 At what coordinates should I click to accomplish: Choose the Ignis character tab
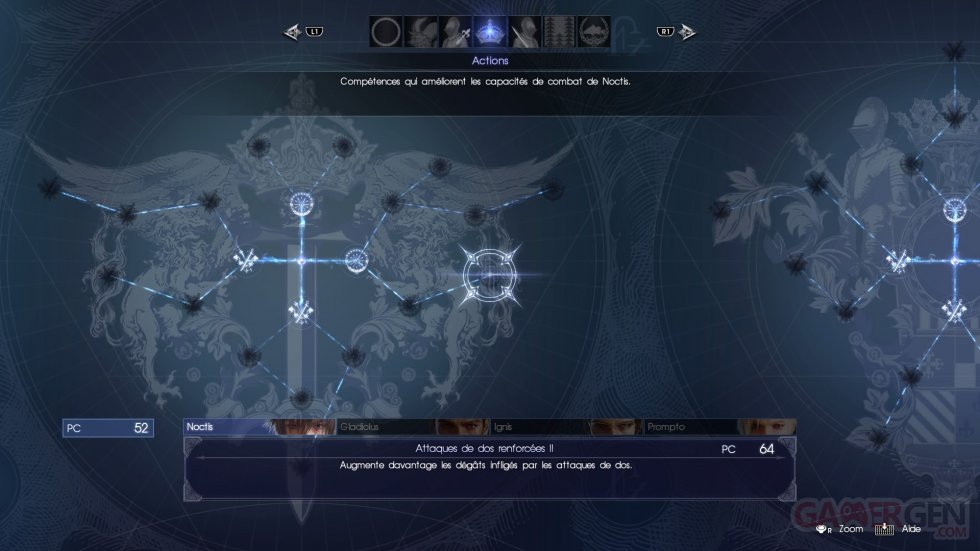tap(566, 427)
